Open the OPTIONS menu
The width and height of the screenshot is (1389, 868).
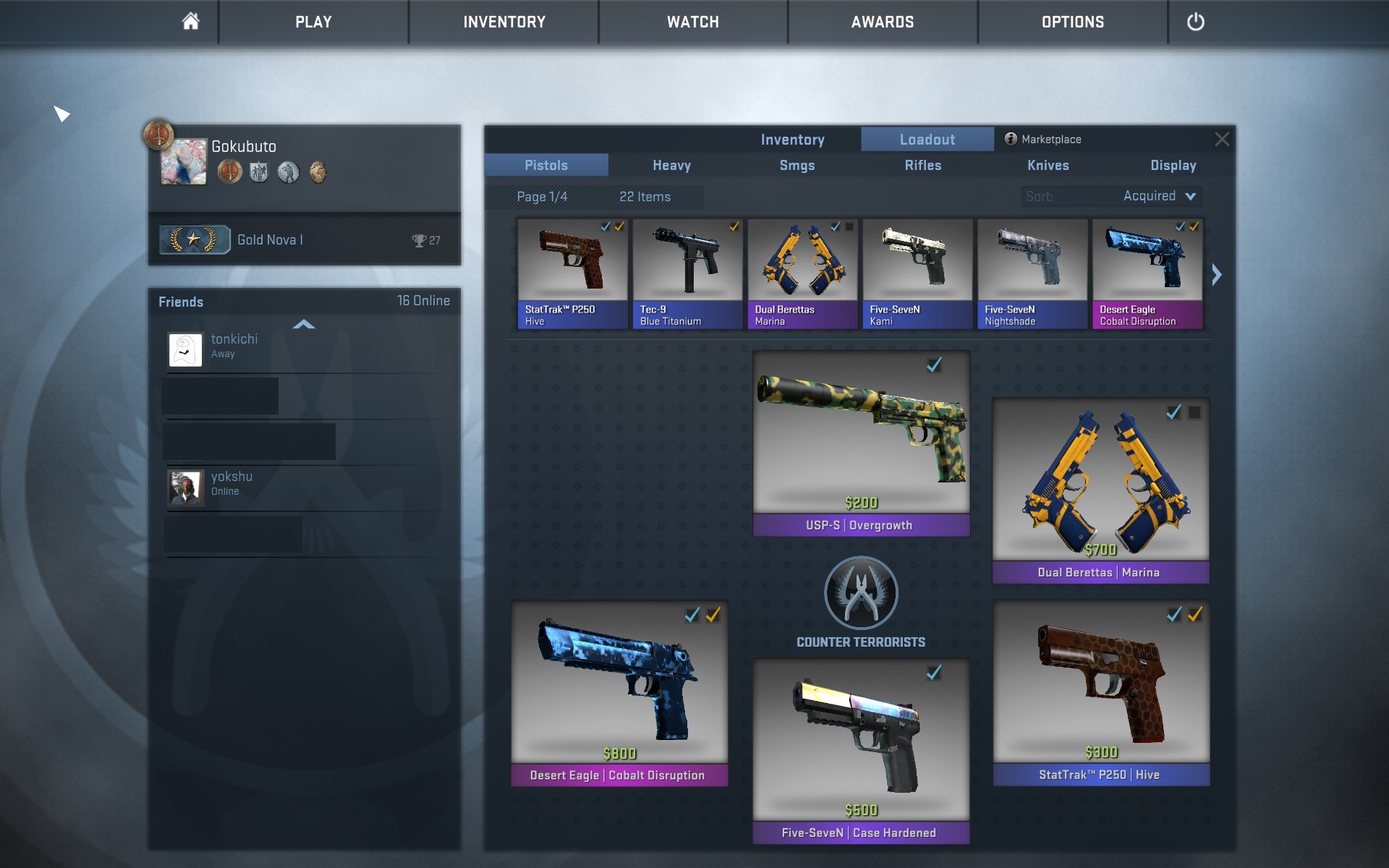(x=1072, y=22)
